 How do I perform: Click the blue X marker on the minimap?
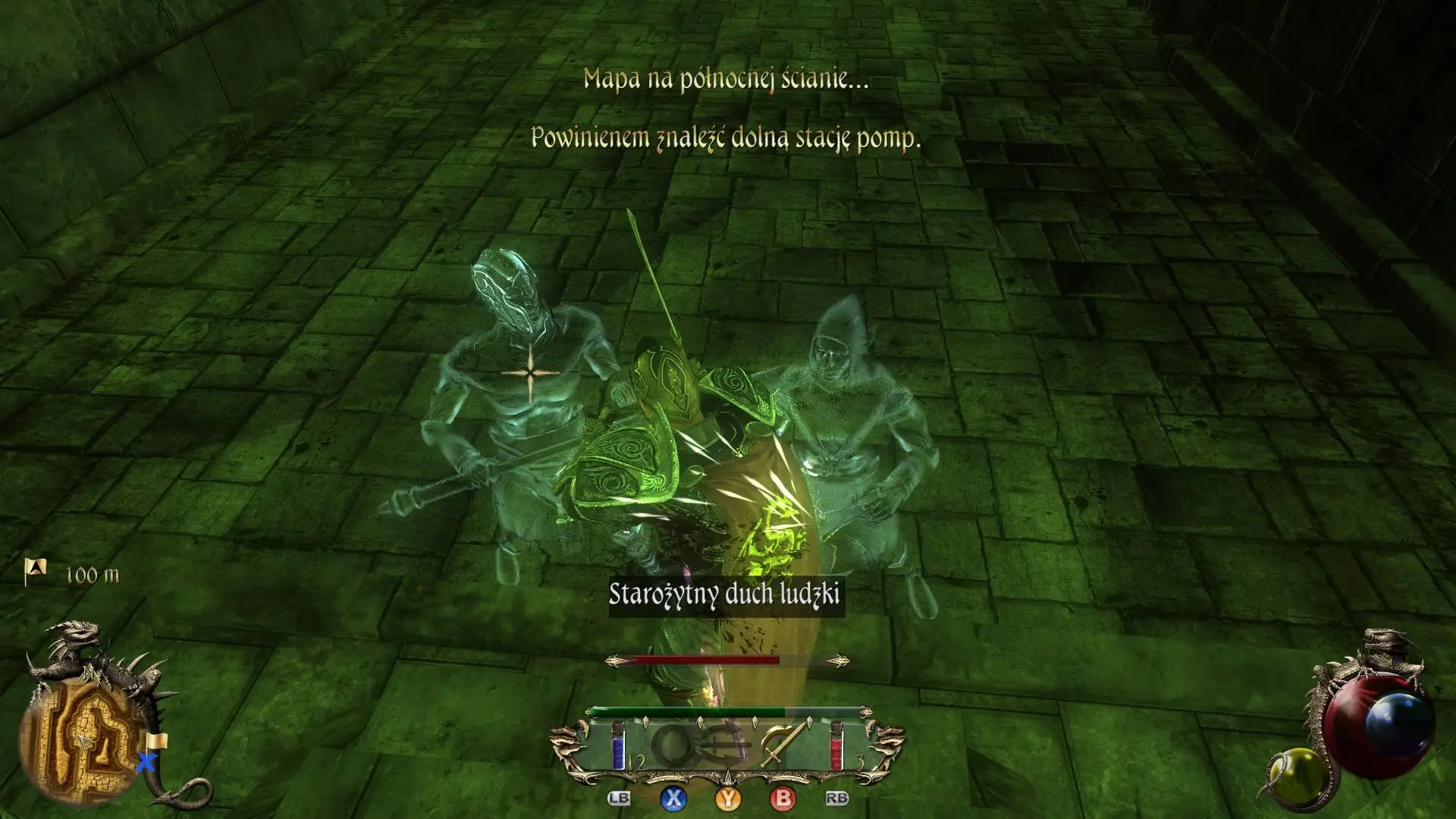[x=146, y=761]
